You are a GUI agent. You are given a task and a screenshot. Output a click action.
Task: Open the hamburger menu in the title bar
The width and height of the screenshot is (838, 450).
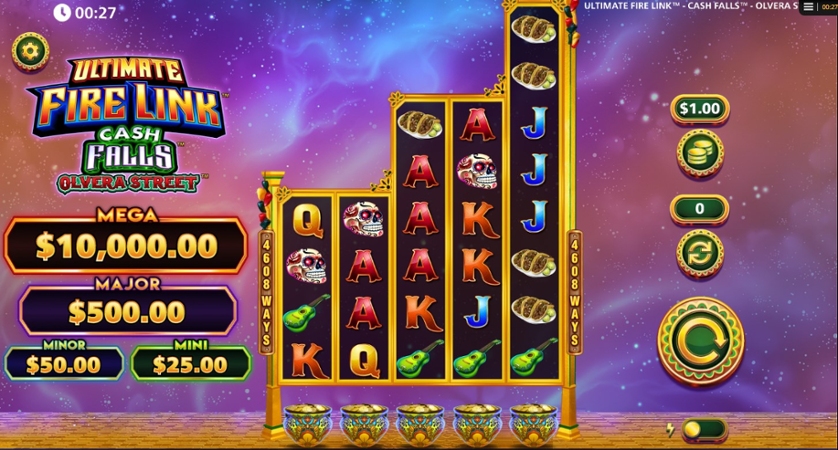click(808, 7)
